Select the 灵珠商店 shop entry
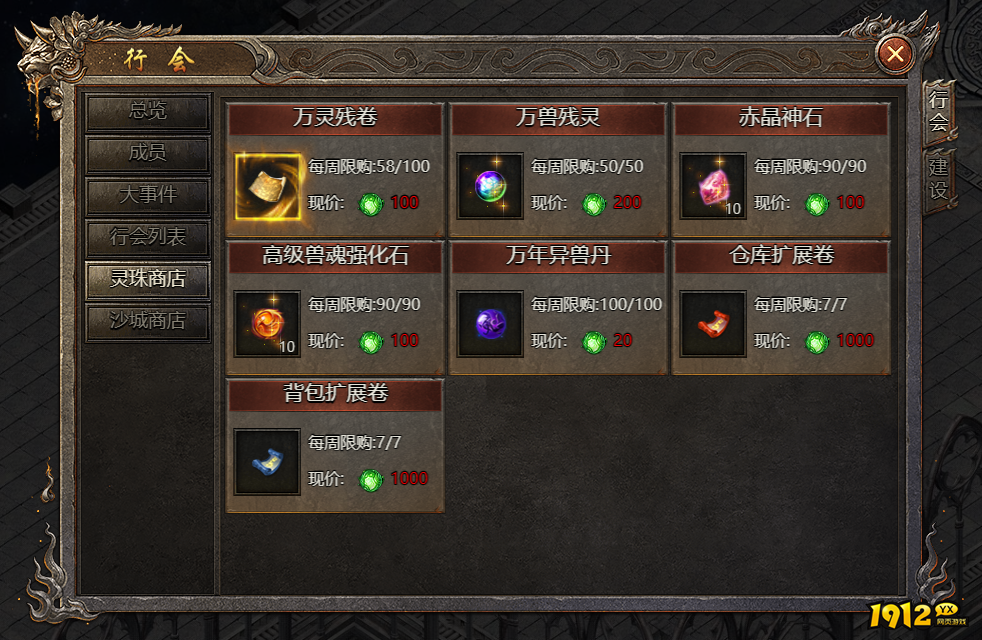 click(148, 280)
